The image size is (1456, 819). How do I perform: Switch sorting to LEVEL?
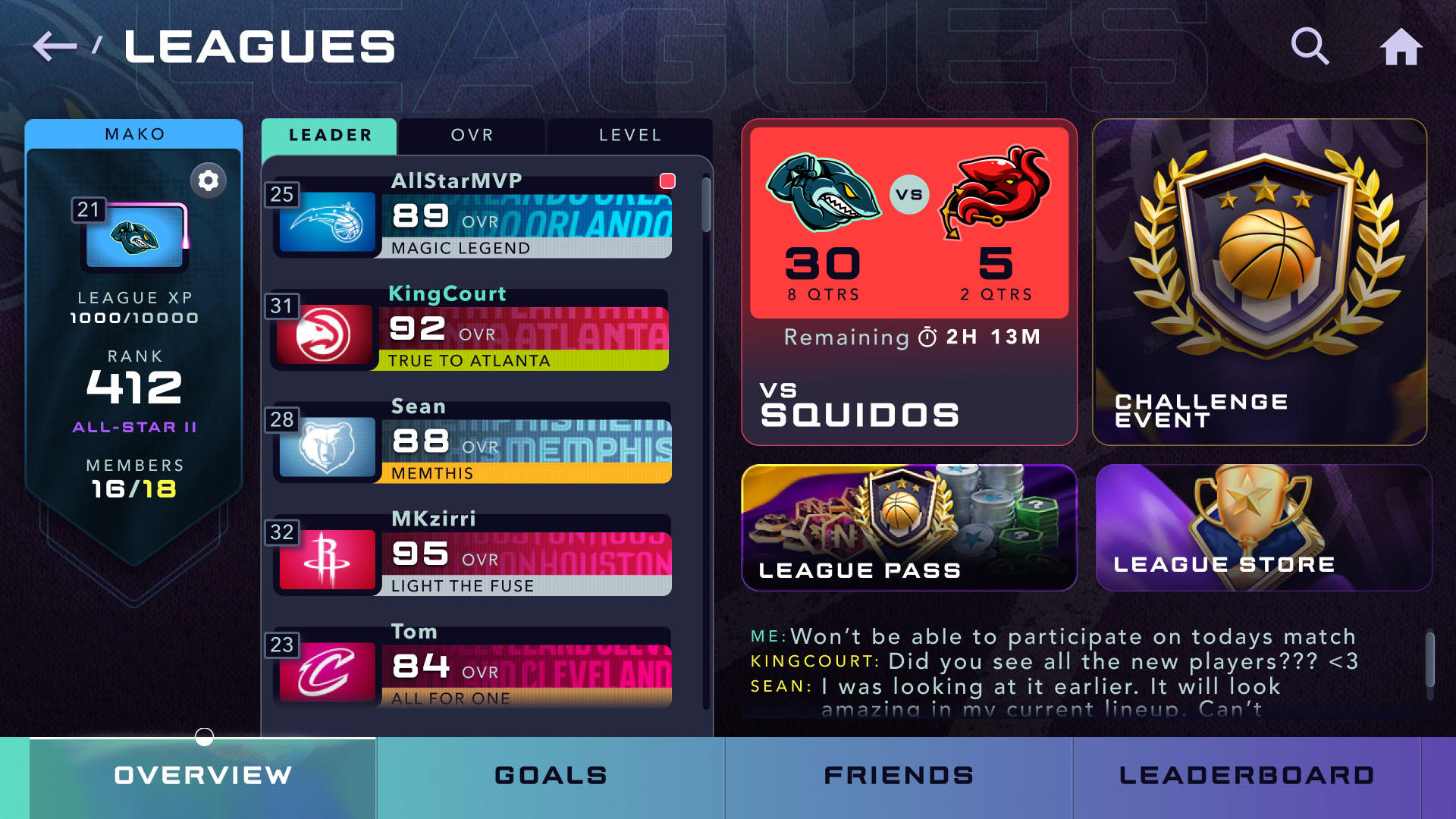coord(629,135)
